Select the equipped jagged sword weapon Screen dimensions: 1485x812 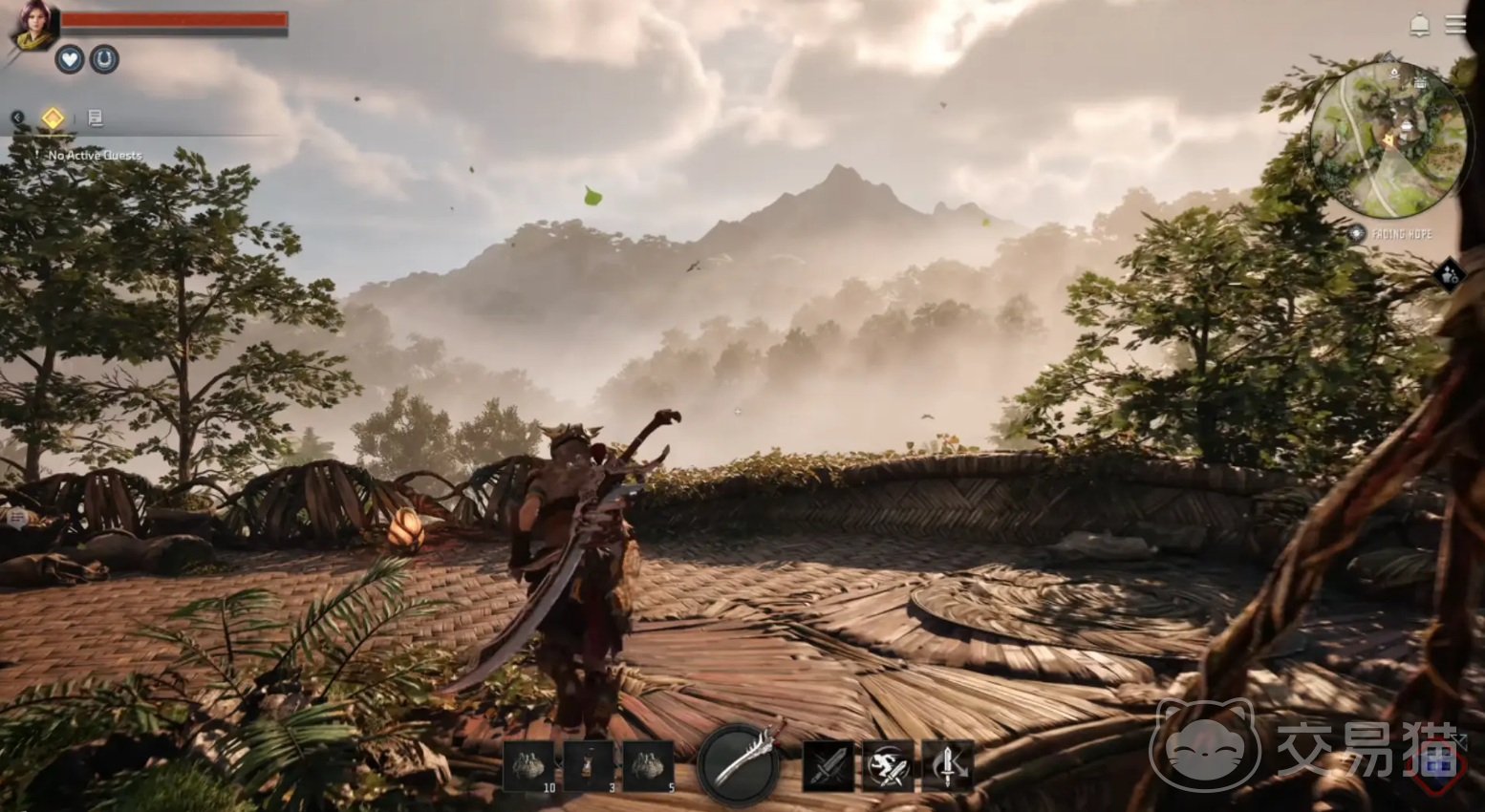[x=738, y=764]
